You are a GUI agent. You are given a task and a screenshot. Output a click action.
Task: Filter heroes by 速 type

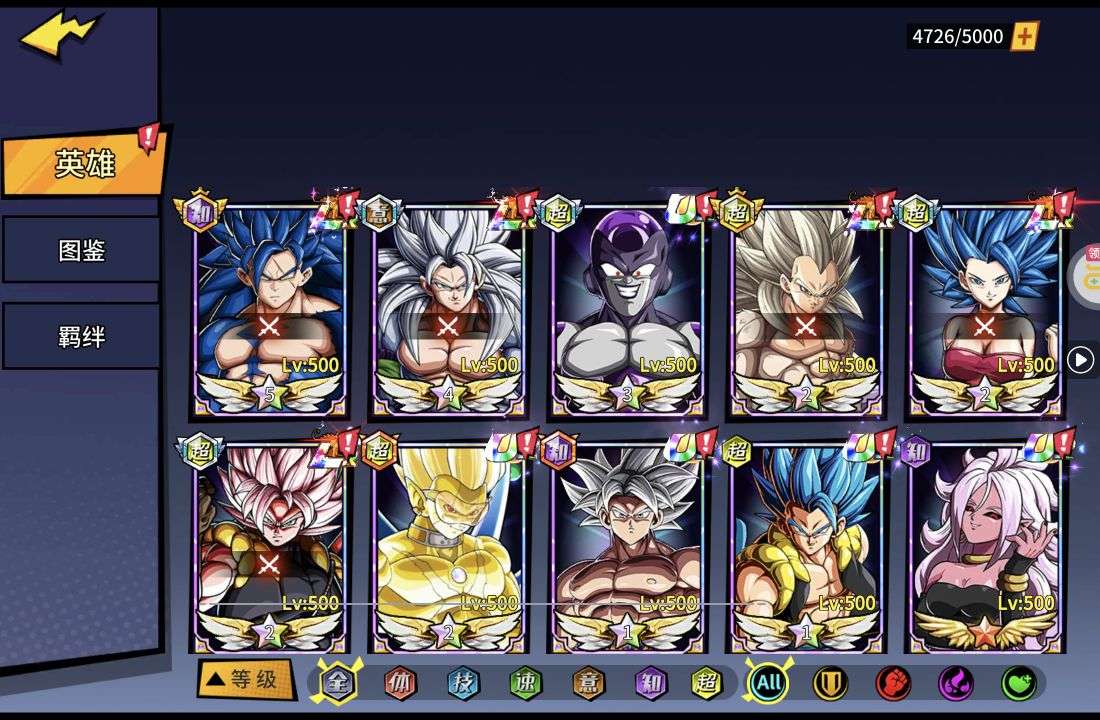(525, 683)
